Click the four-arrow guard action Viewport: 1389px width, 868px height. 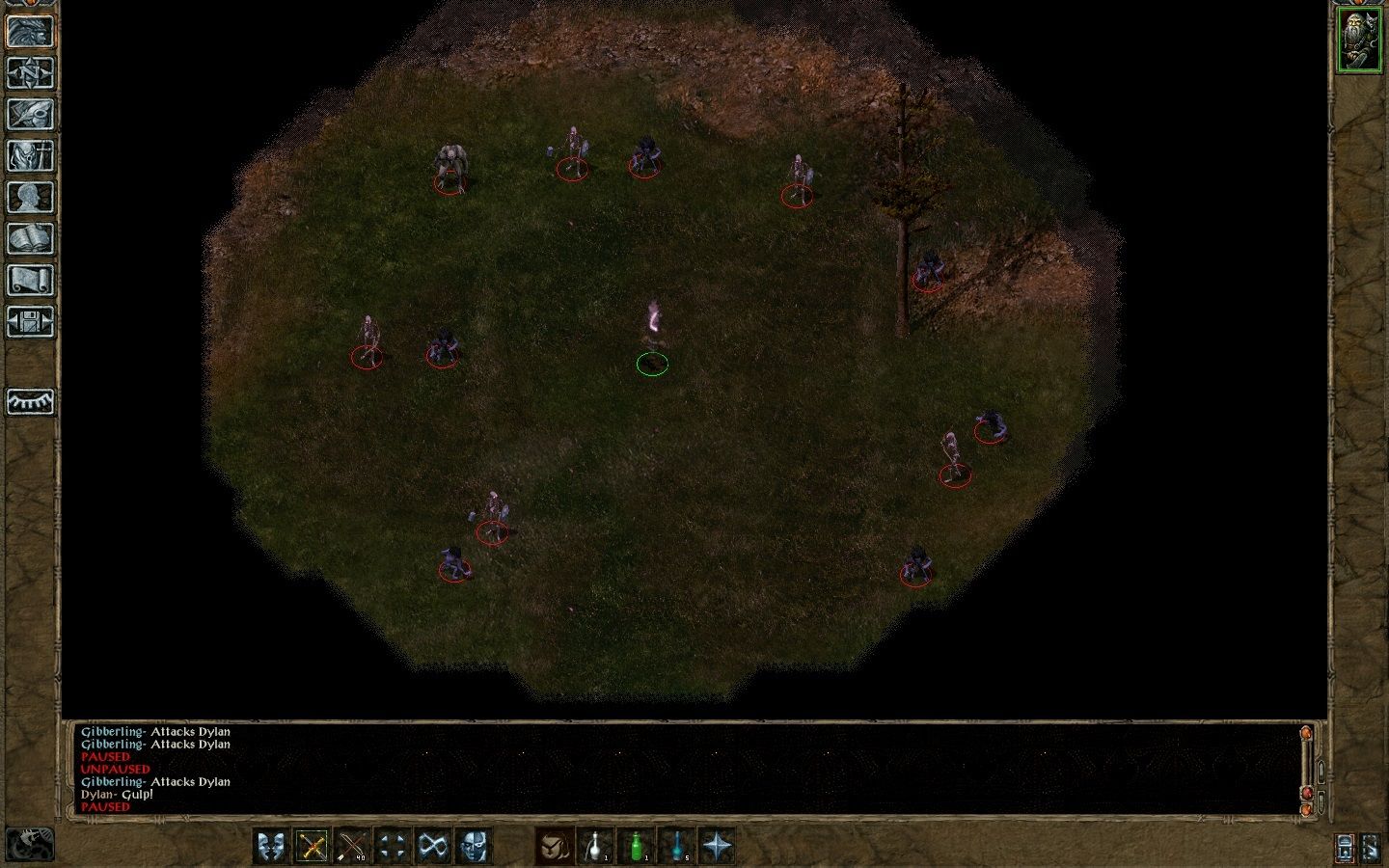(392, 845)
